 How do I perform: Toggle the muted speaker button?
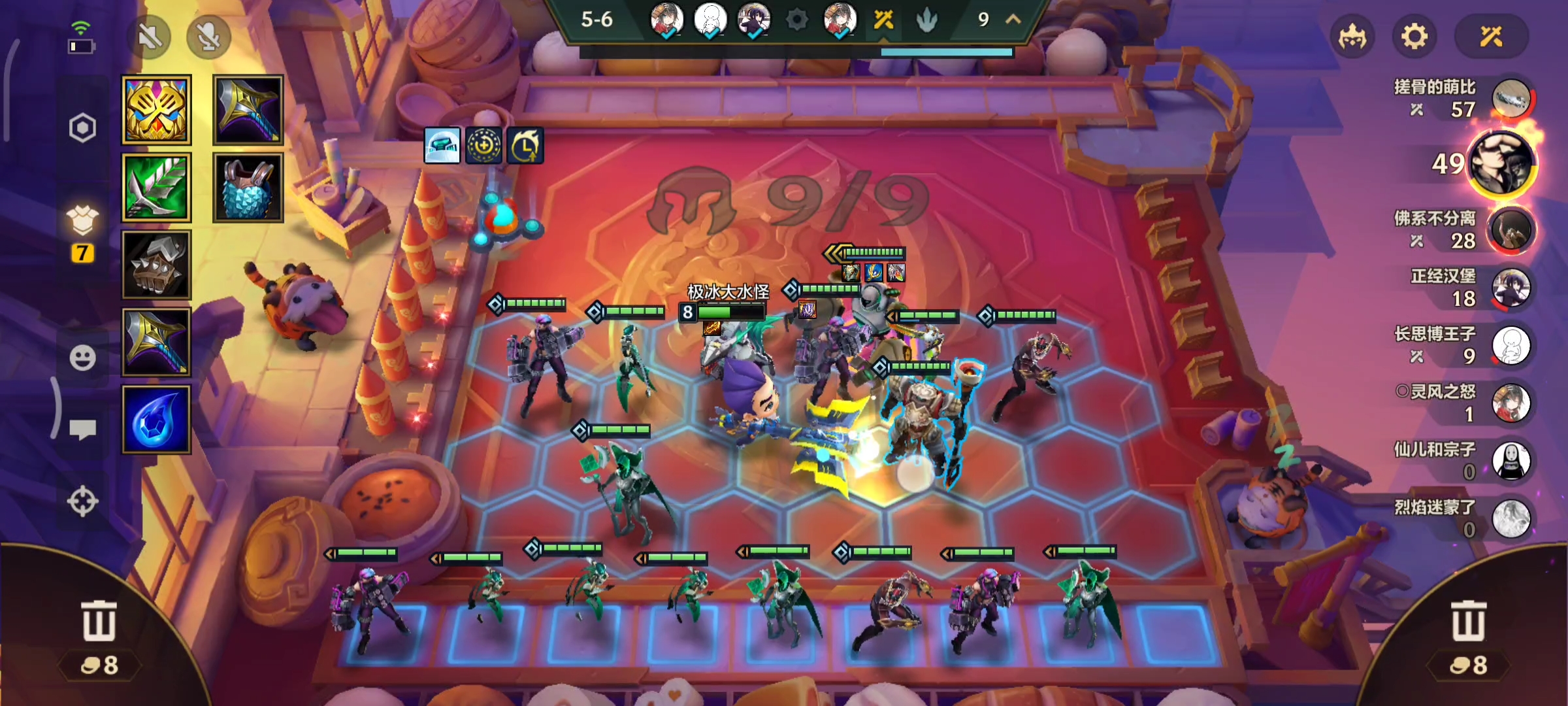[x=150, y=37]
